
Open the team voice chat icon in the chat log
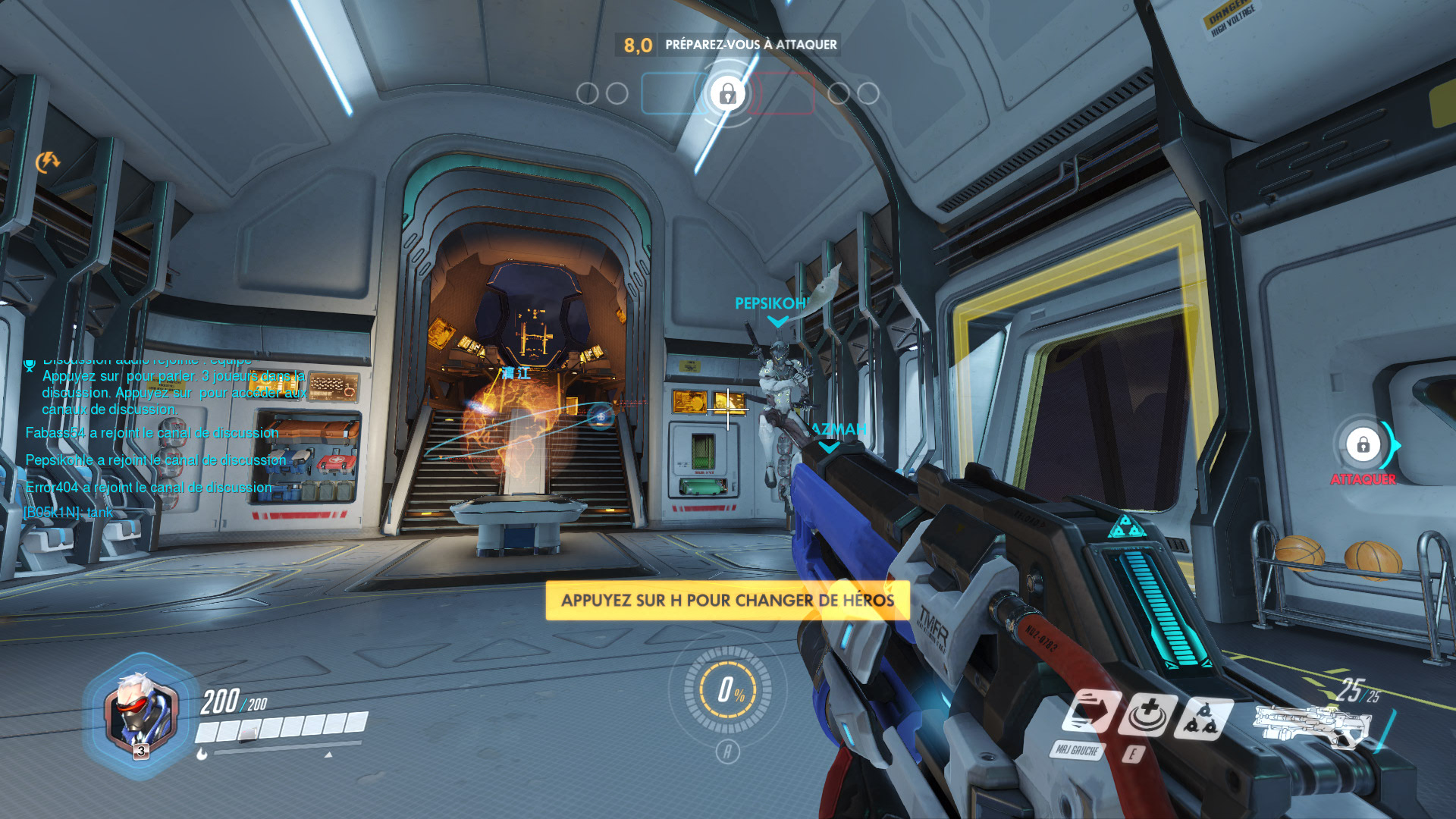(x=30, y=366)
